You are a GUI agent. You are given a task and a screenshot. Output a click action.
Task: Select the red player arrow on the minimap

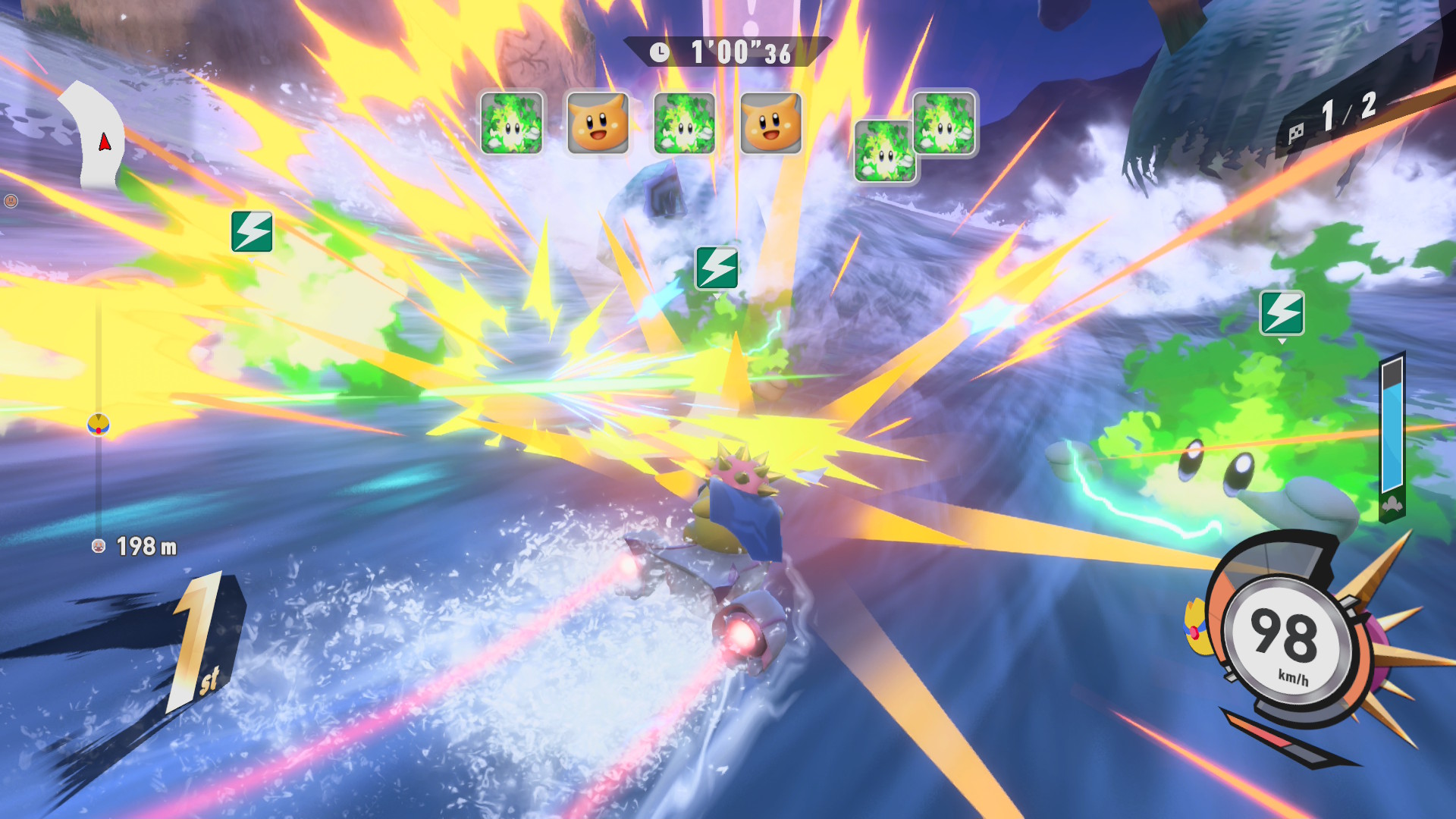click(105, 142)
